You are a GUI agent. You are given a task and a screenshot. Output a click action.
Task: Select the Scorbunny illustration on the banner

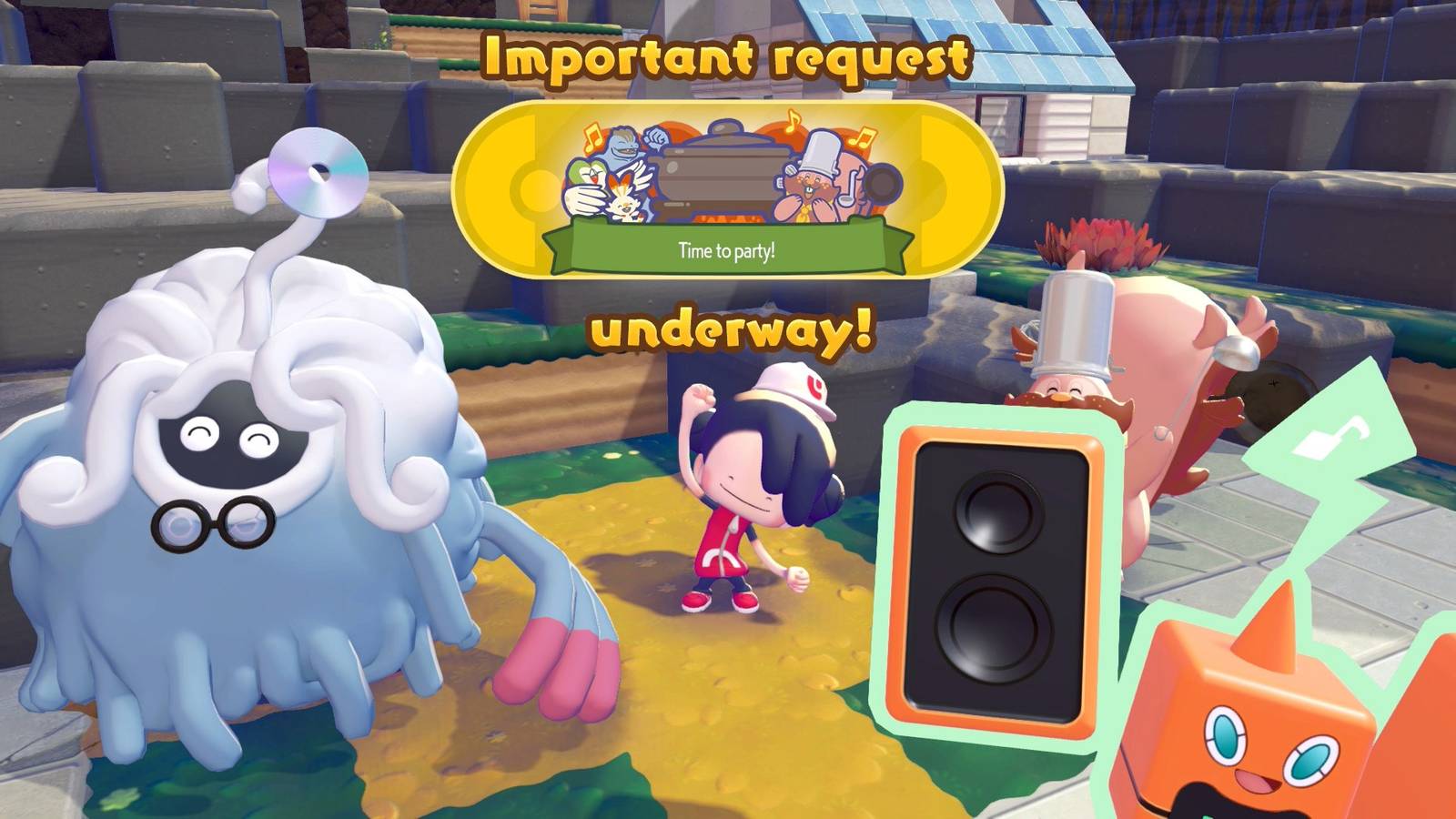pyautogui.click(x=624, y=203)
